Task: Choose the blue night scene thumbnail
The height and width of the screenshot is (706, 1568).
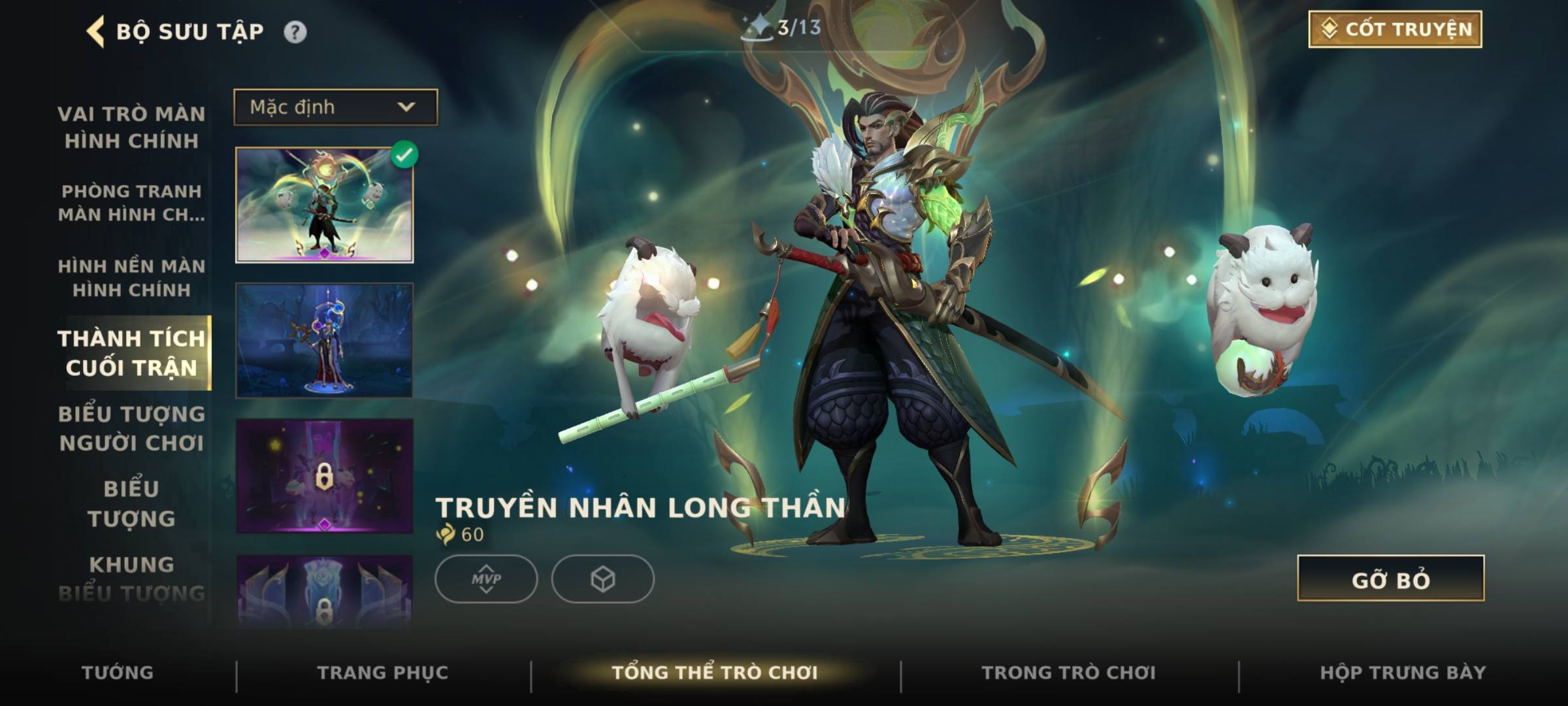Action: point(325,341)
